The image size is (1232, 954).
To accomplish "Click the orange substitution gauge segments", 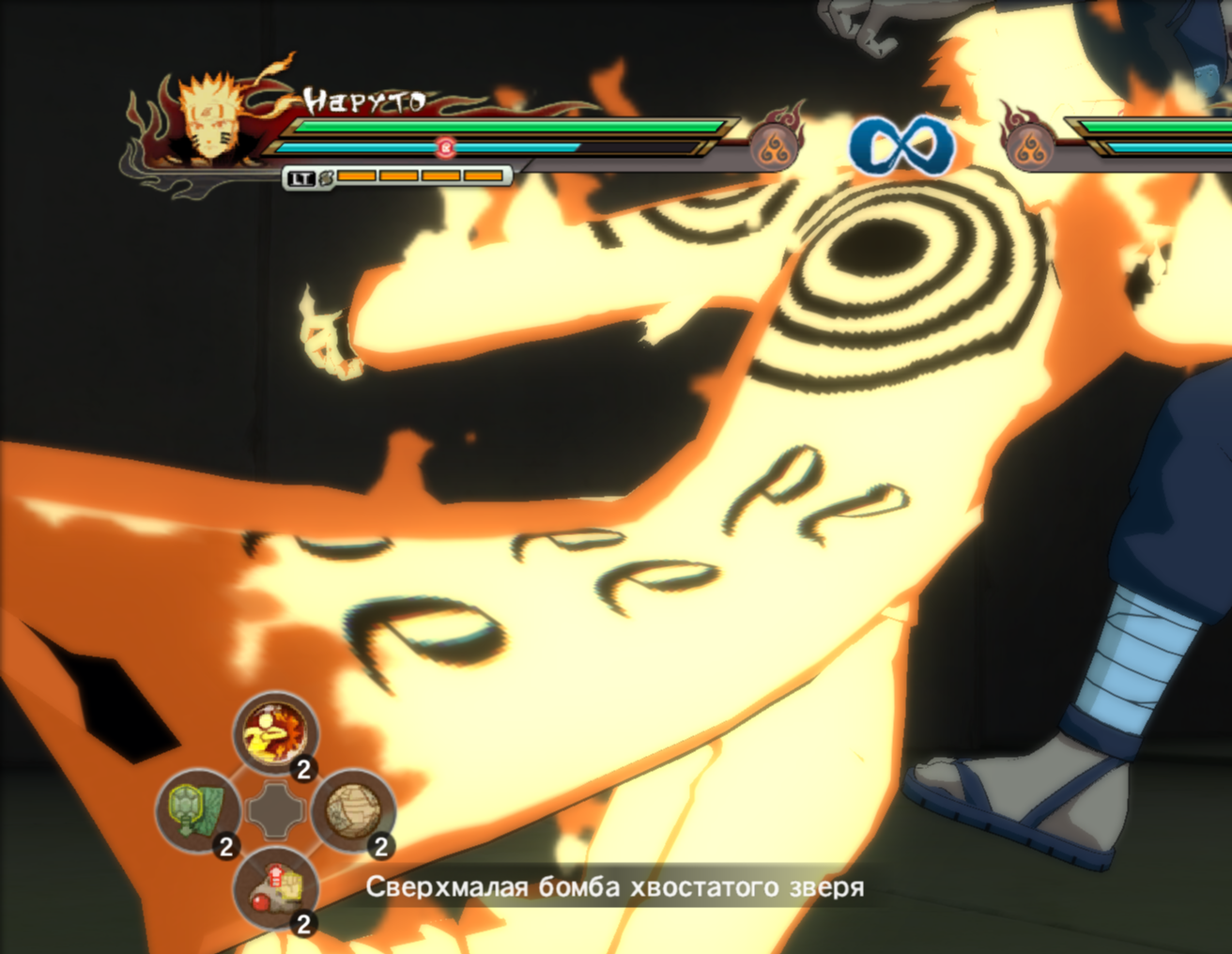I will pos(421,176).
